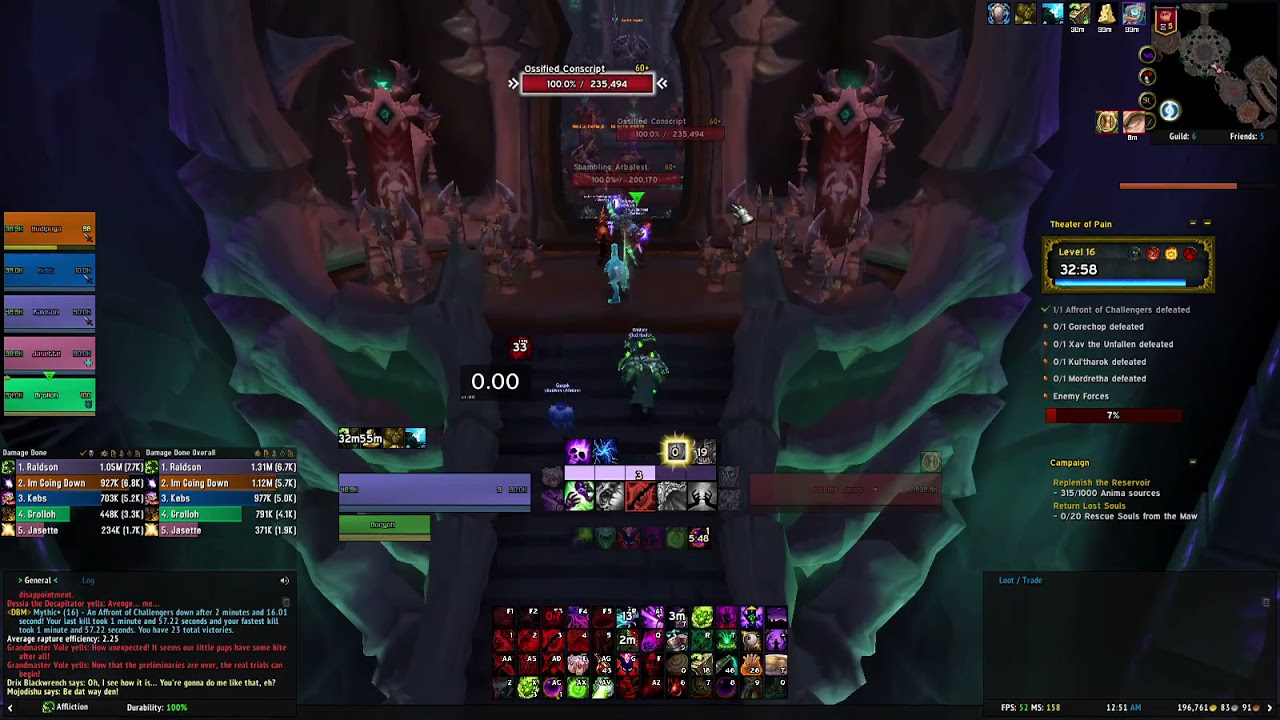1280x720 pixels.
Task: Click the purple addon button on the minimap edge
Action: (x=1147, y=53)
